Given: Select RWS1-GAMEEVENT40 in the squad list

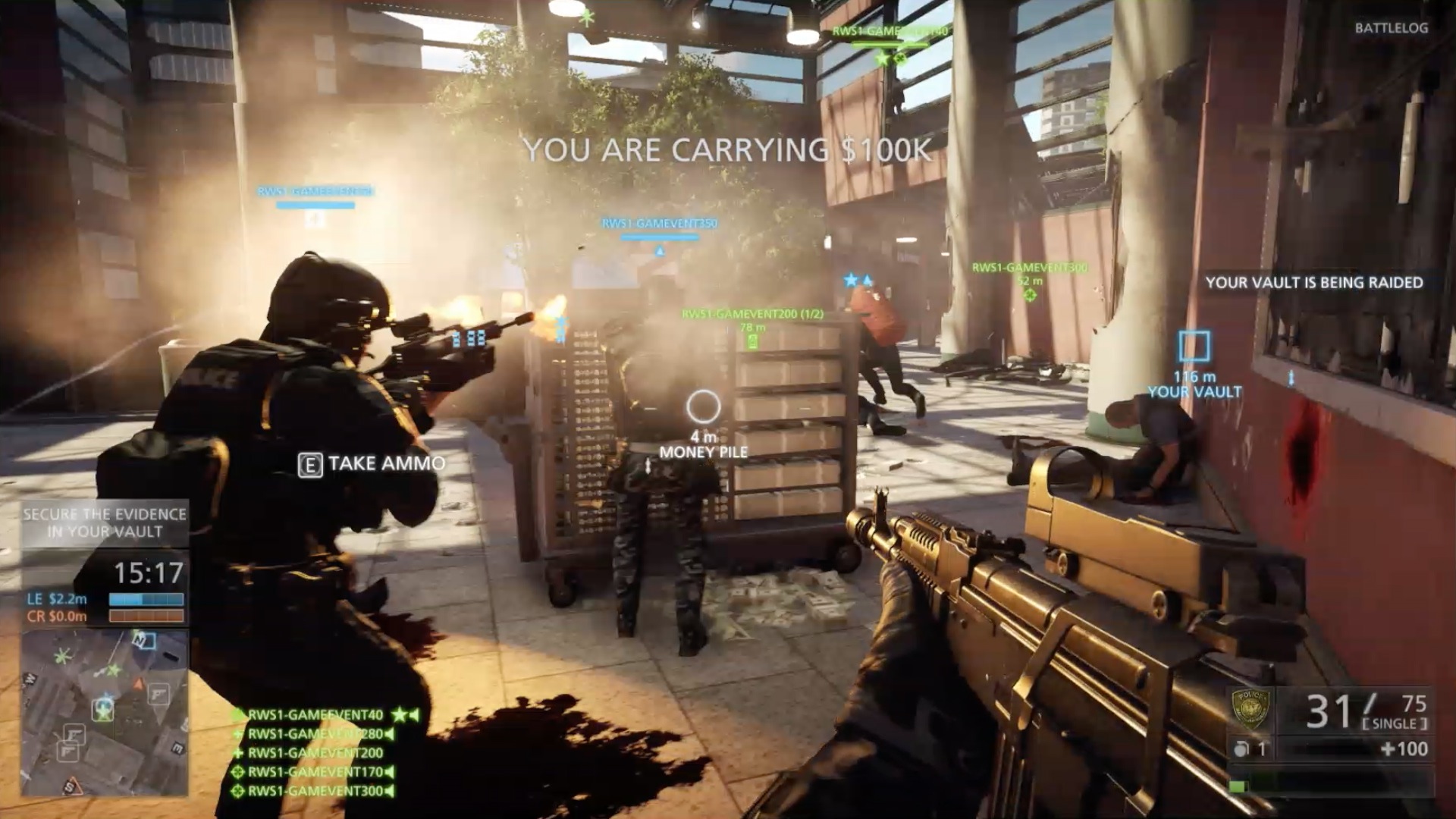Looking at the screenshot, I should tap(315, 714).
